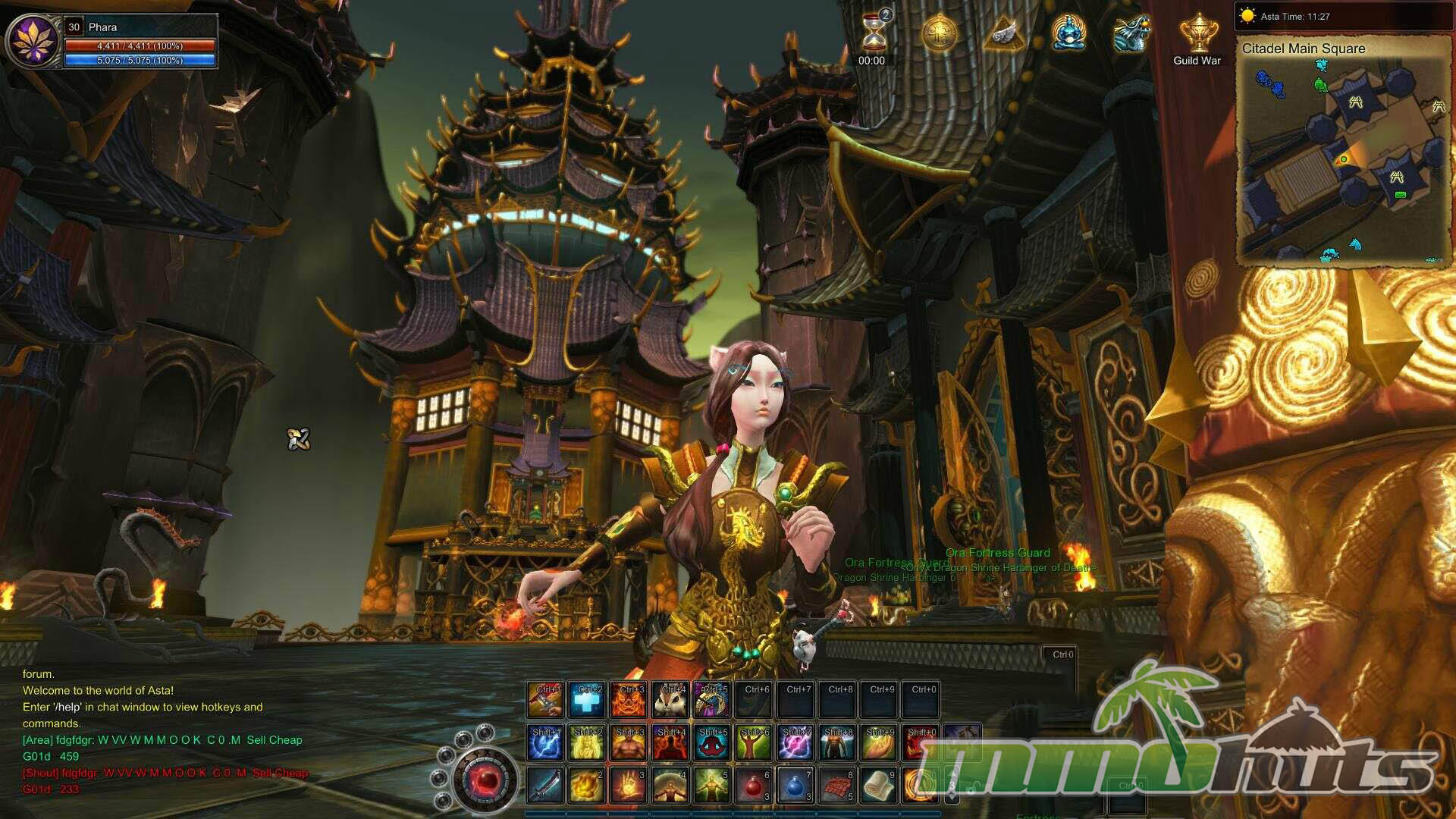1456x819 pixels.
Task: Use the blue potion in slot 7
Action: (795, 785)
